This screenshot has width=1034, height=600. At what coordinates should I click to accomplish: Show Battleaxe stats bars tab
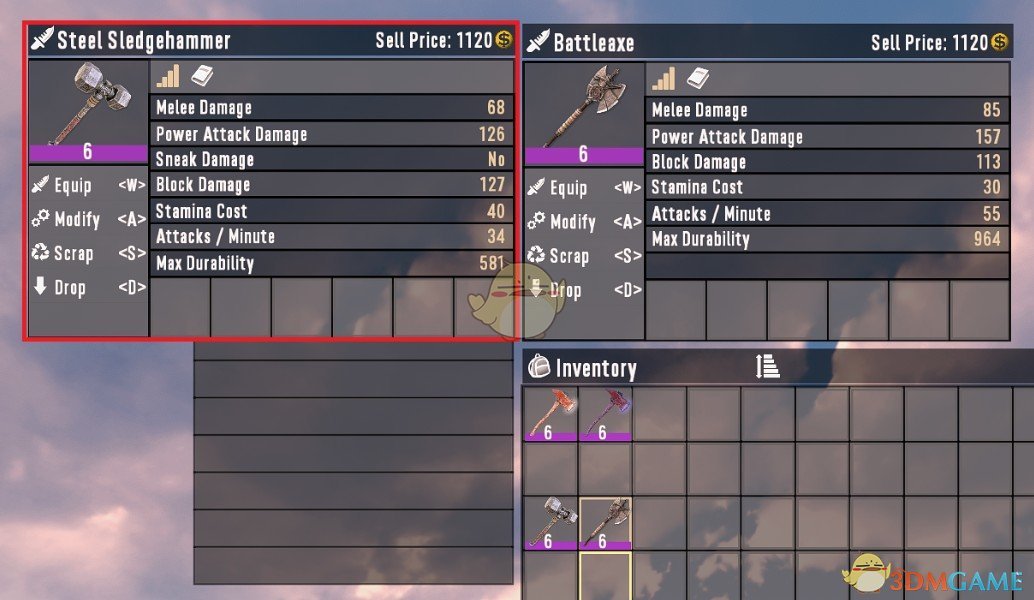pyautogui.click(x=664, y=78)
